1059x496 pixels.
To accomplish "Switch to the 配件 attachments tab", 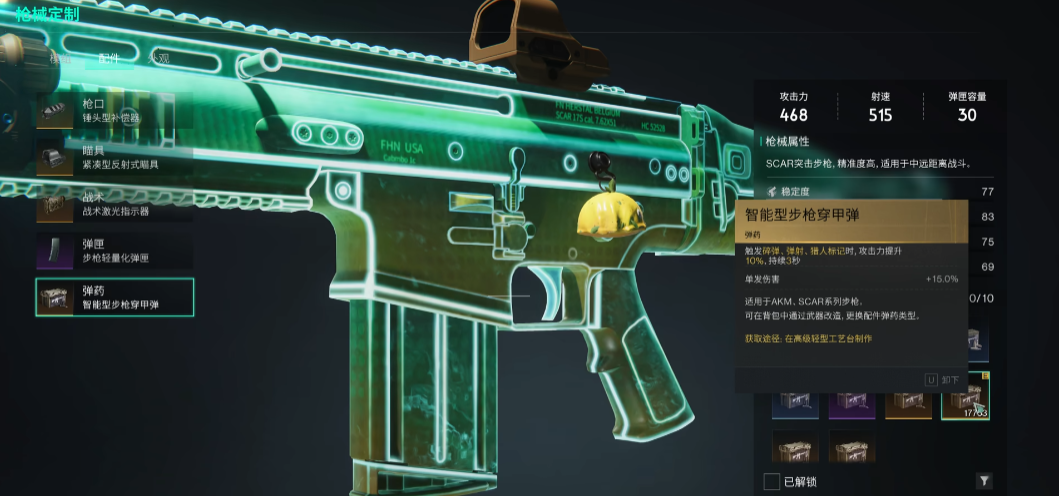I will [x=108, y=58].
